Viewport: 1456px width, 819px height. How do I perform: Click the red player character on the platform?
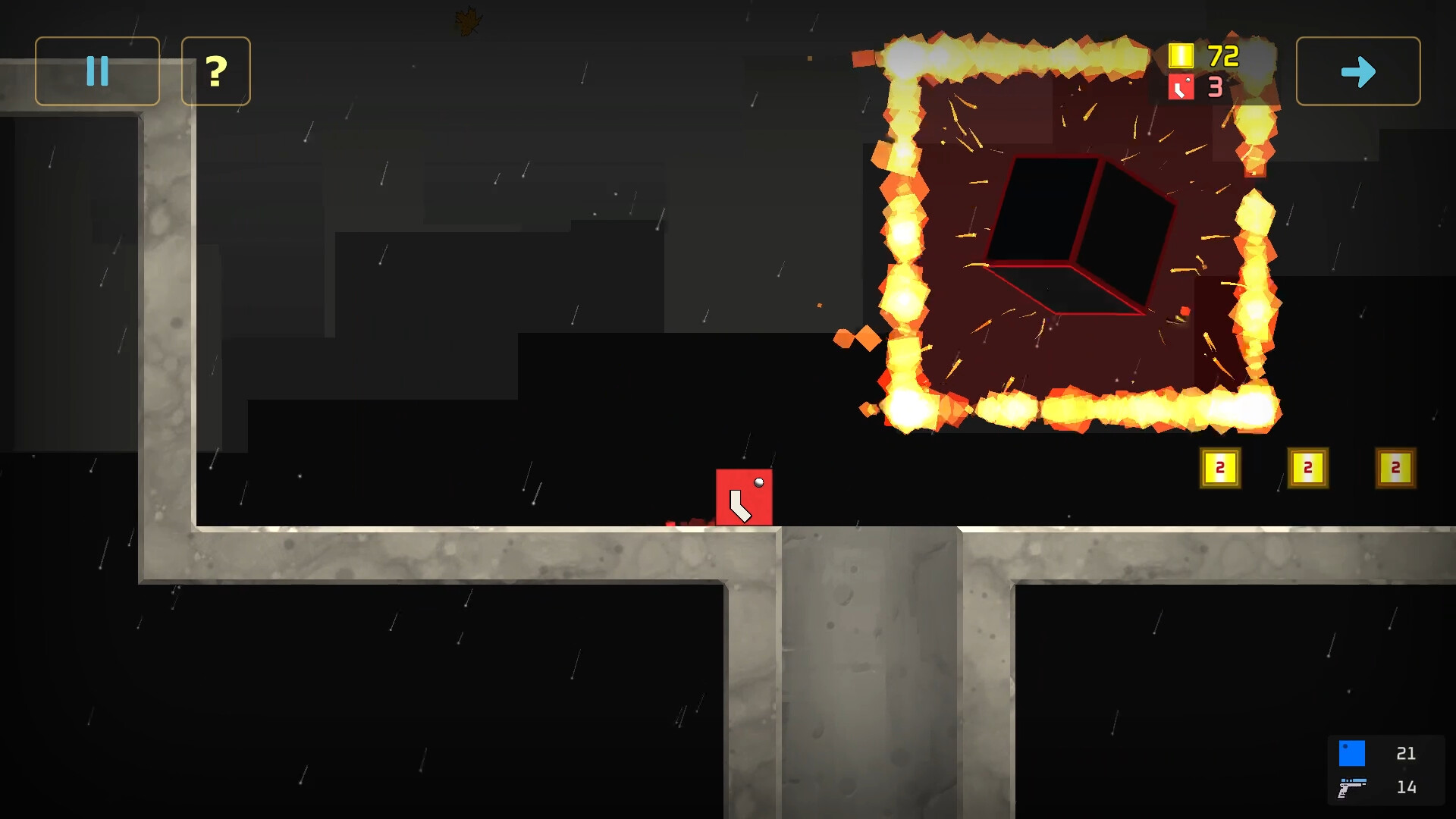click(x=744, y=497)
